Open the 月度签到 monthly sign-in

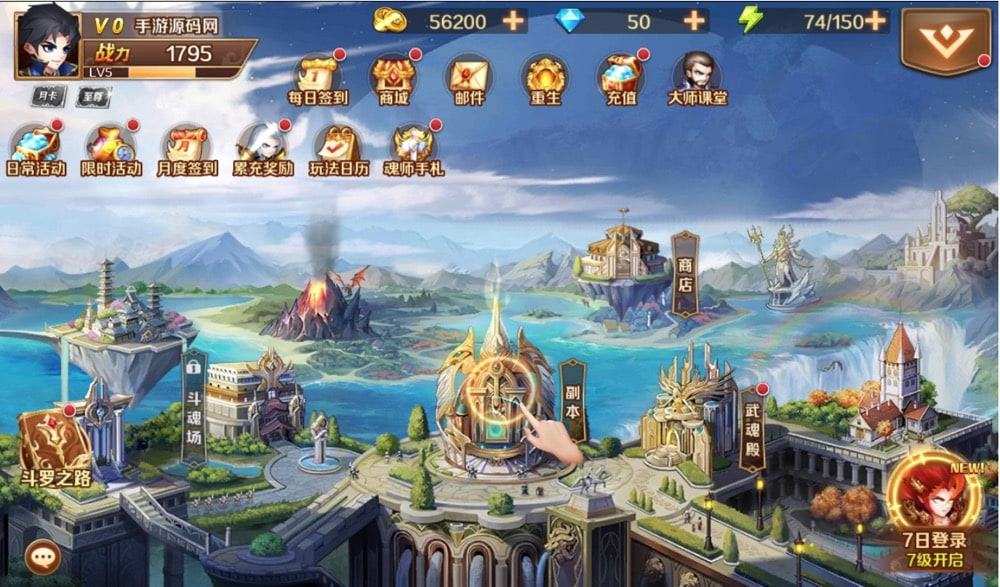point(187,148)
